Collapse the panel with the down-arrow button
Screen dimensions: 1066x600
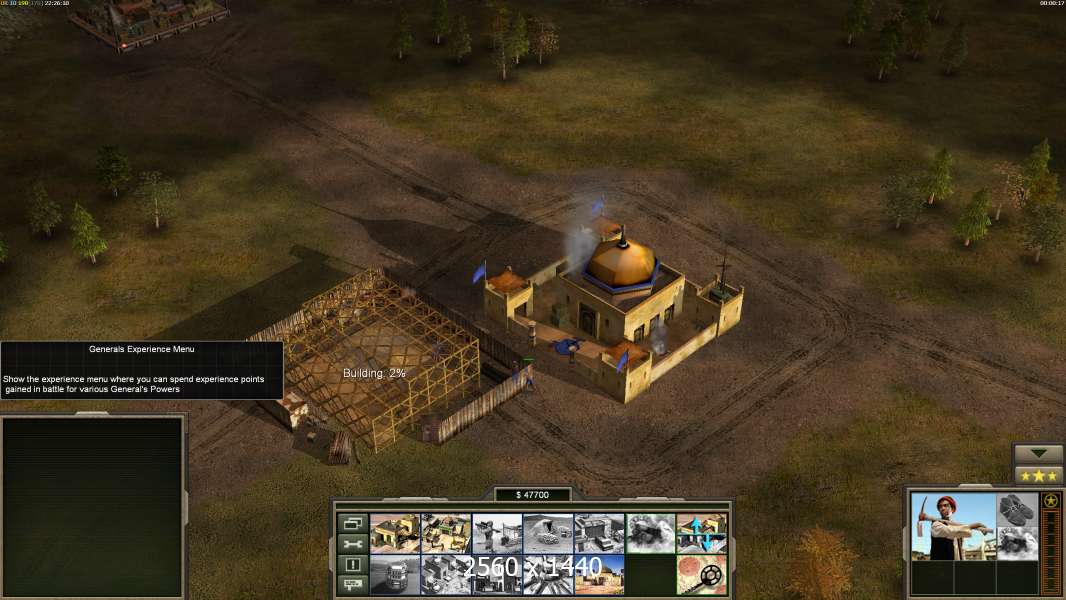pyautogui.click(x=1038, y=454)
